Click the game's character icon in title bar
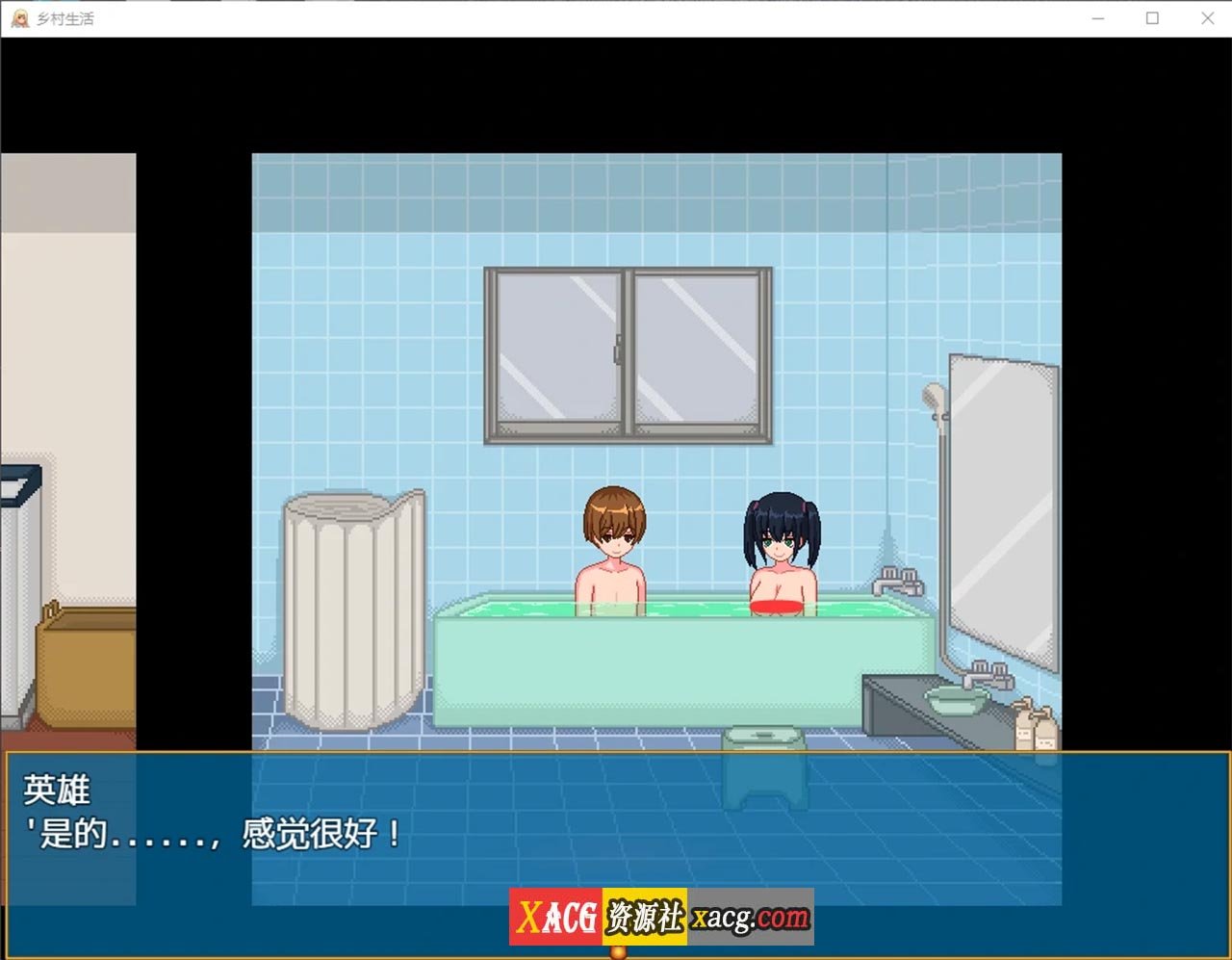The image size is (1232, 960). pos(19,18)
